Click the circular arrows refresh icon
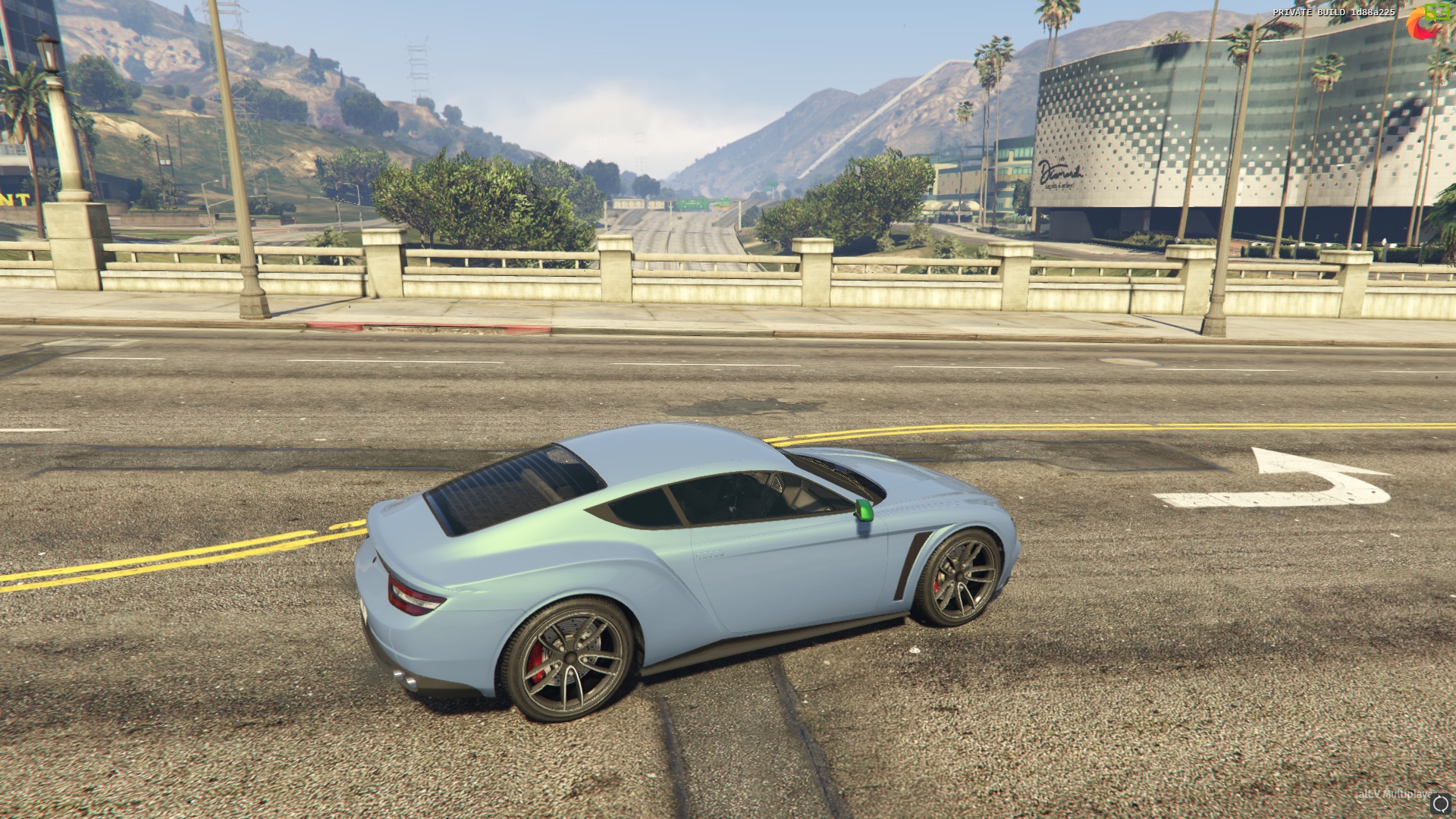This screenshot has height=819, width=1456. pyautogui.click(x=1440, y=804)
